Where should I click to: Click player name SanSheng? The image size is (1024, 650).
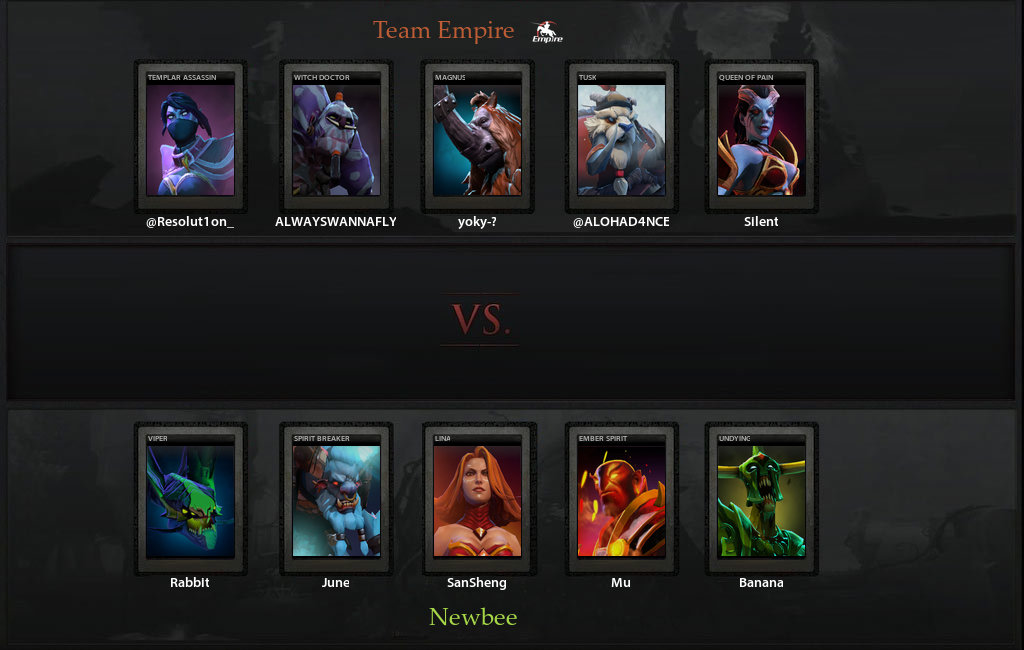coord(477,583)
